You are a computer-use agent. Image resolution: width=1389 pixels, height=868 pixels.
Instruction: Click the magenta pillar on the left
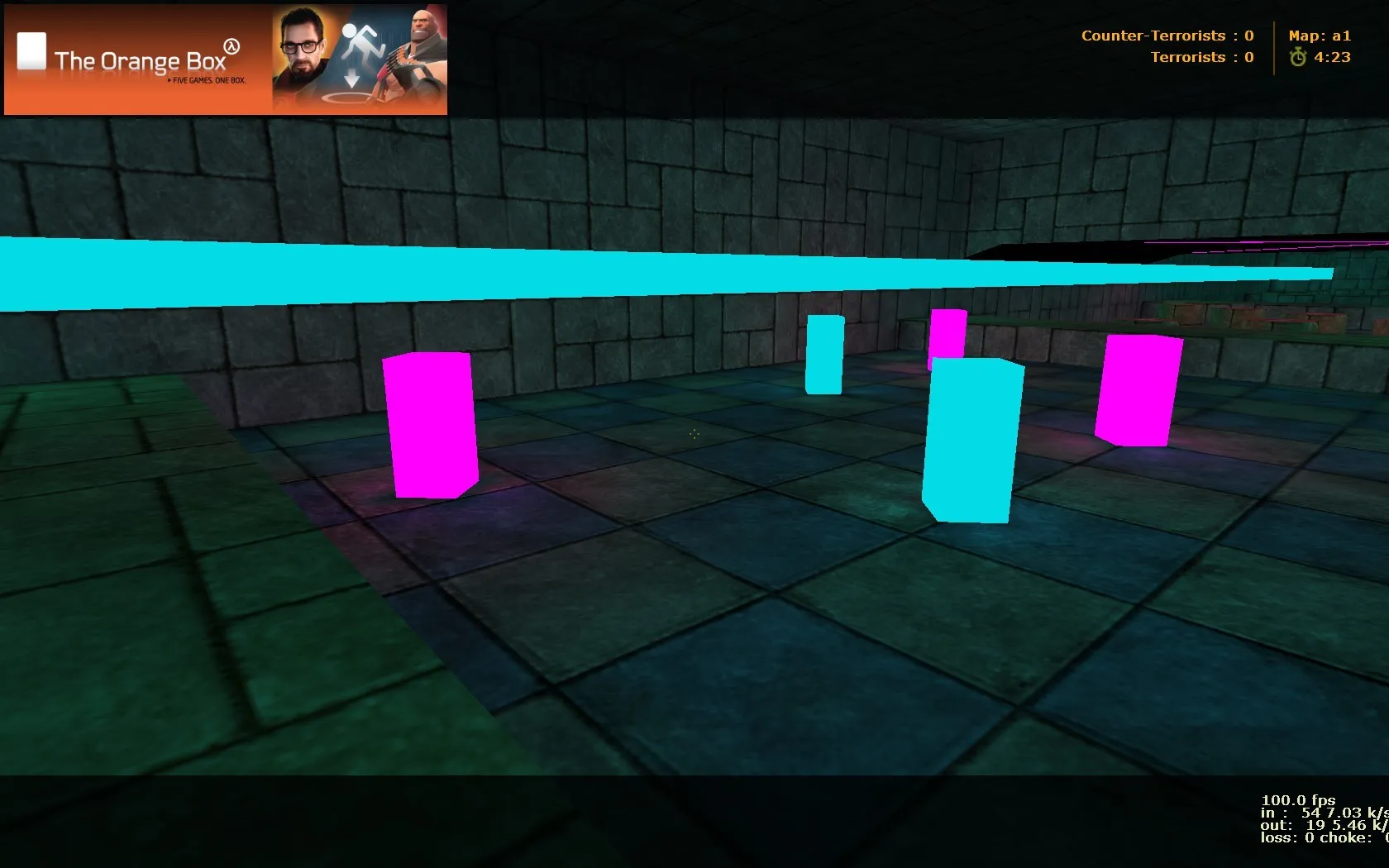[x=431, y=426]
